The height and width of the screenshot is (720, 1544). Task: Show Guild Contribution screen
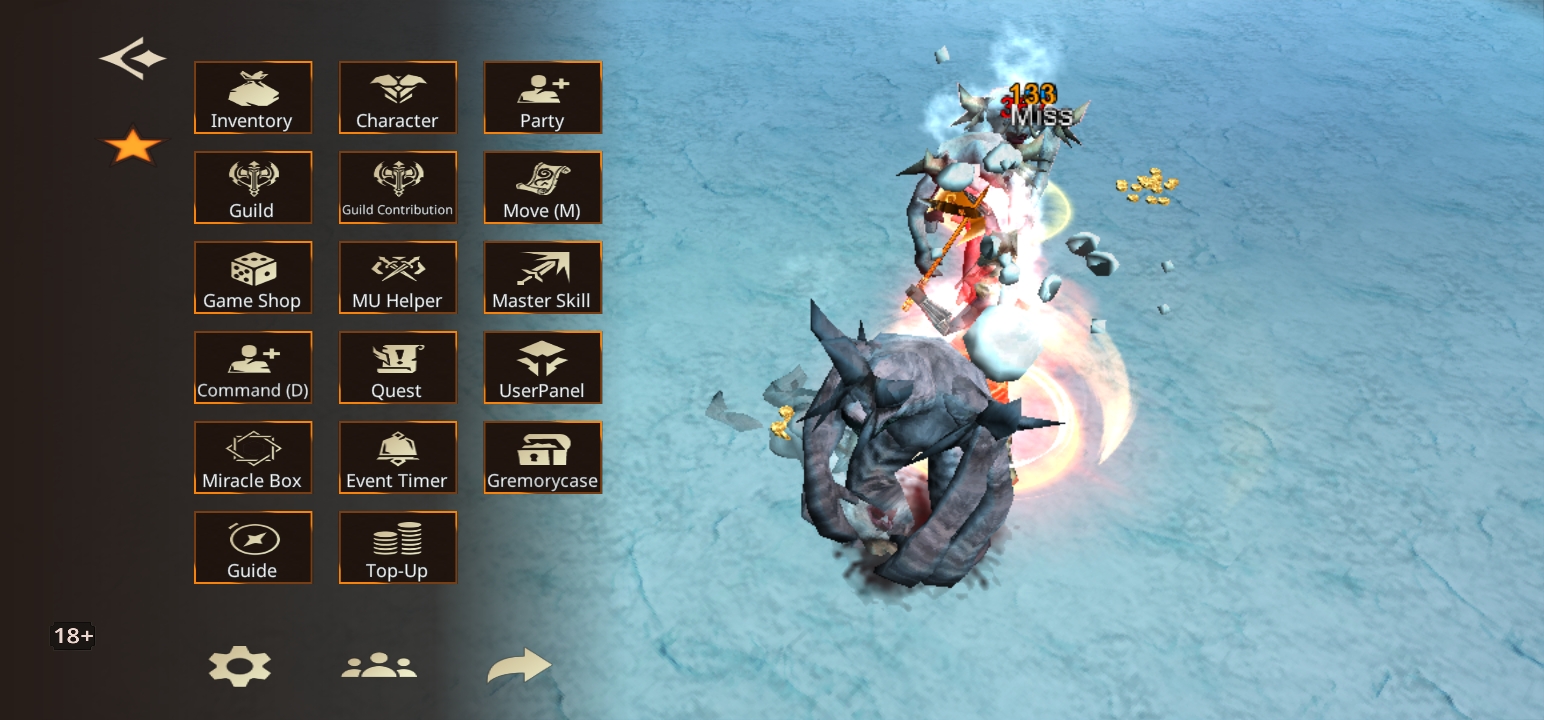tap(397, 187)
